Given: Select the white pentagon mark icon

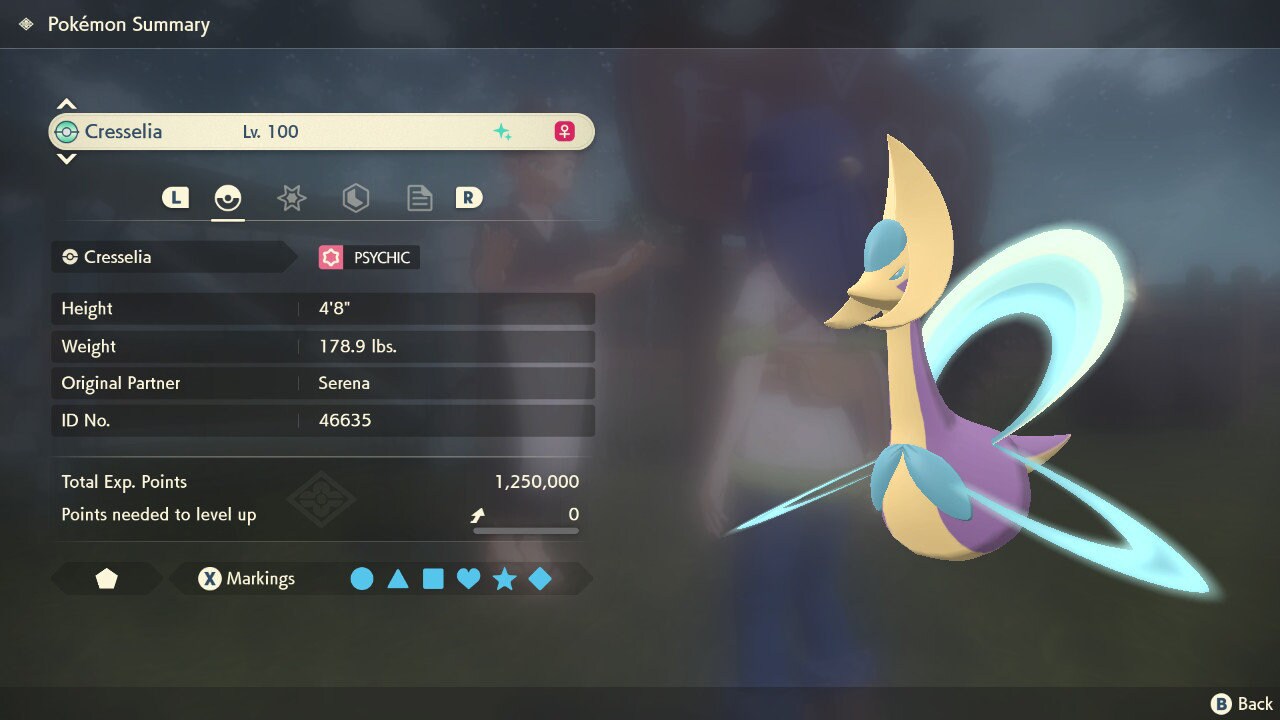Looking at the screenshot, I should (x=107, y=579).
